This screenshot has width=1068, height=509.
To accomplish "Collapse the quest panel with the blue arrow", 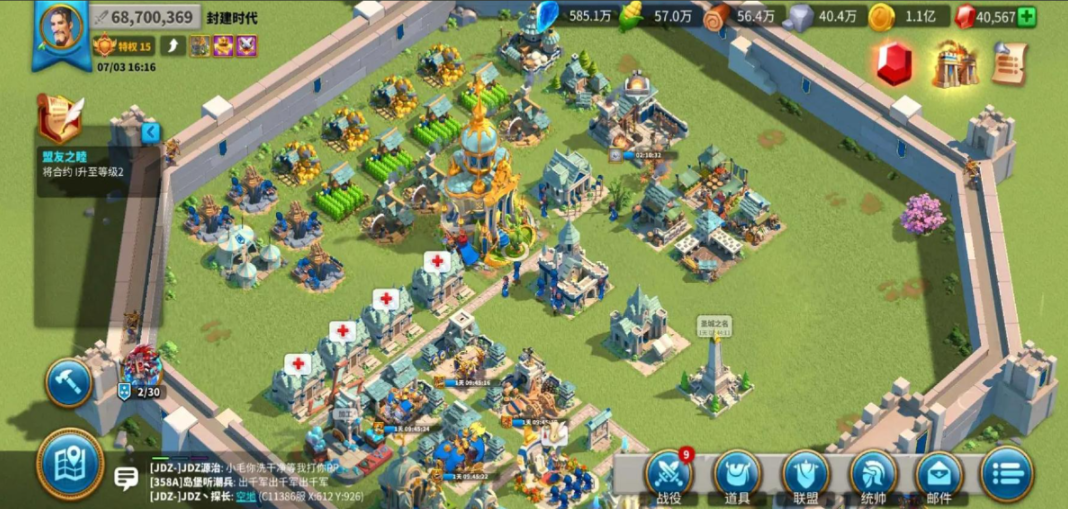I will click(150, 132).
